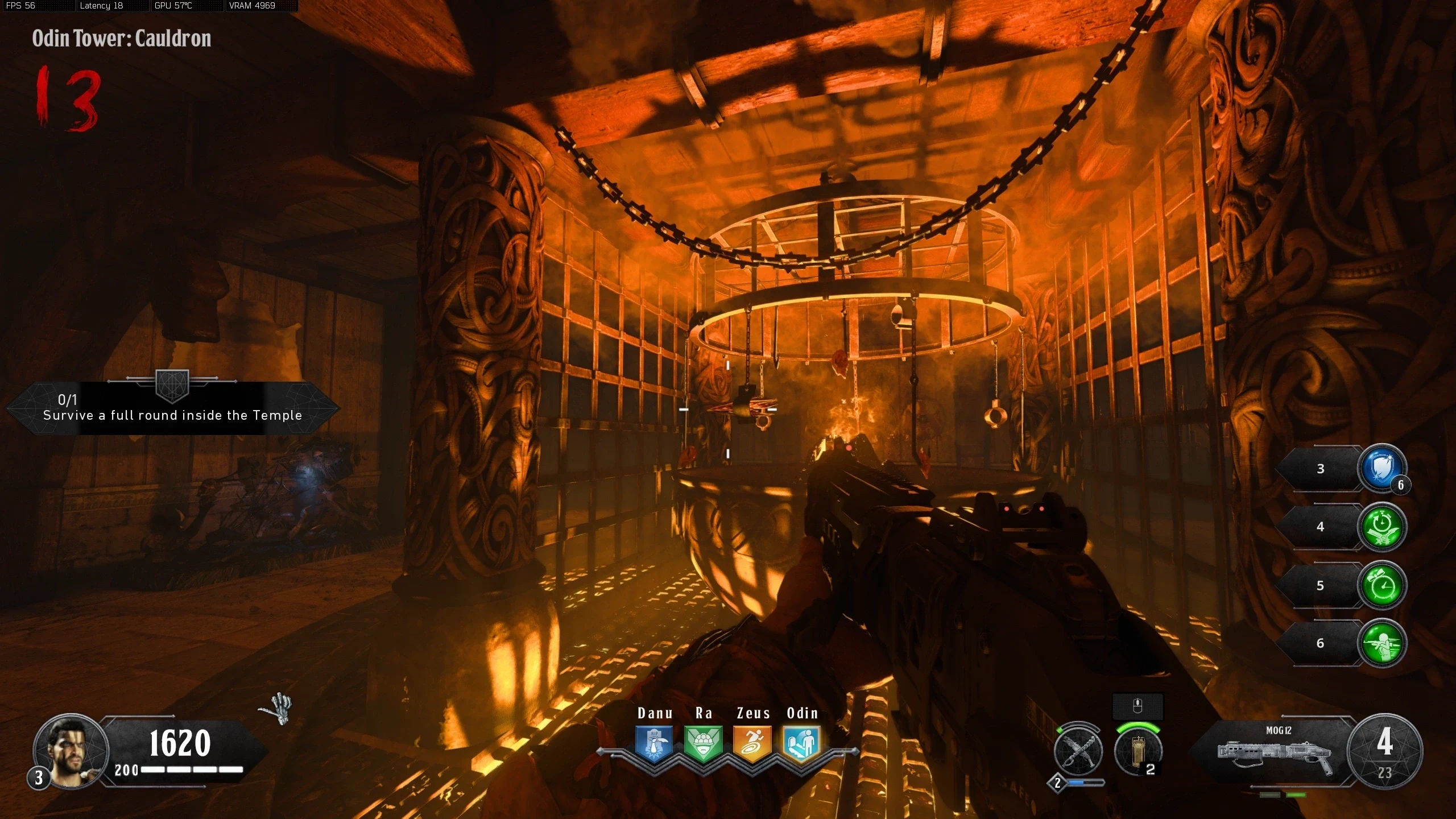Activate the crossed-blades special weapon icon
The image size is (1456, 819).
click(x=1078, y=751)
